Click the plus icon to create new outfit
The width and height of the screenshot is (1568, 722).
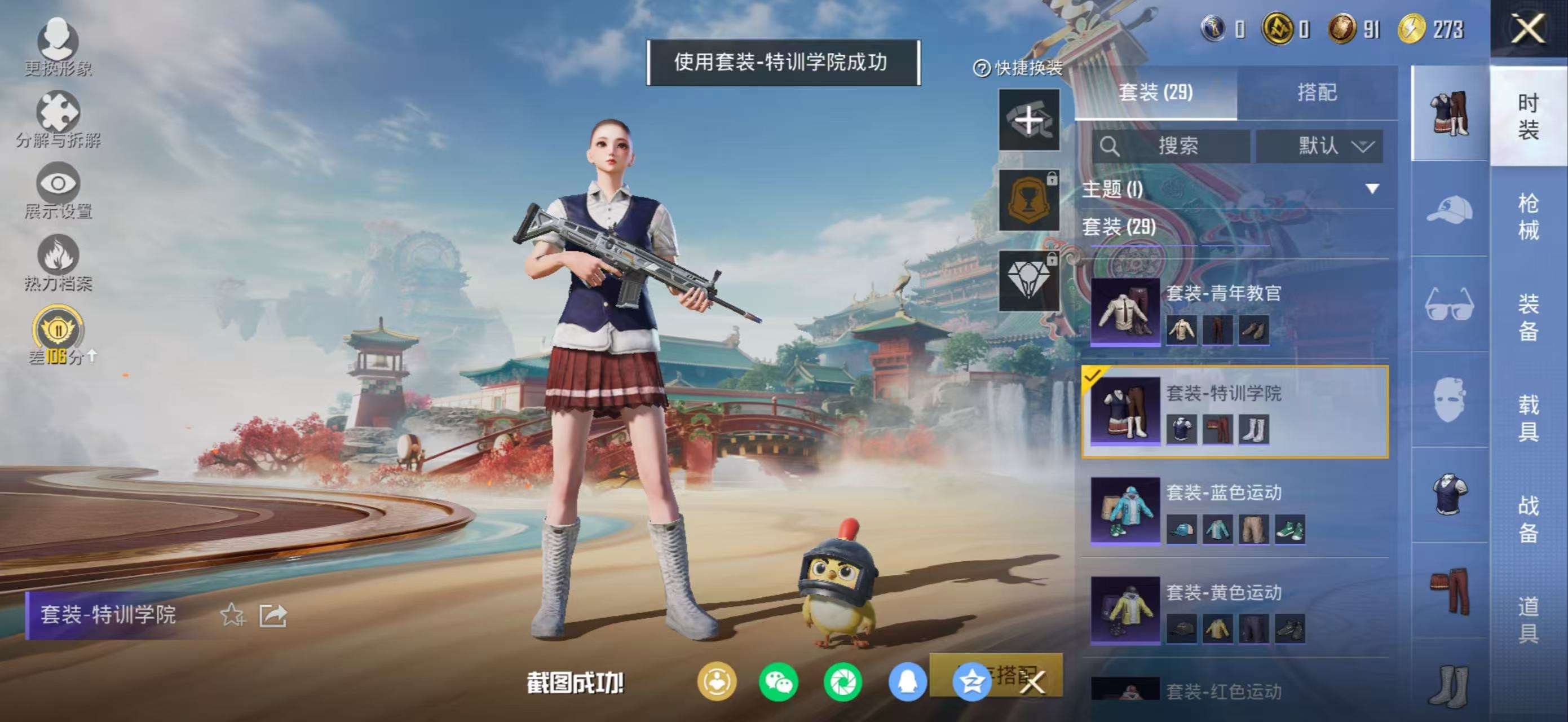1028,120
